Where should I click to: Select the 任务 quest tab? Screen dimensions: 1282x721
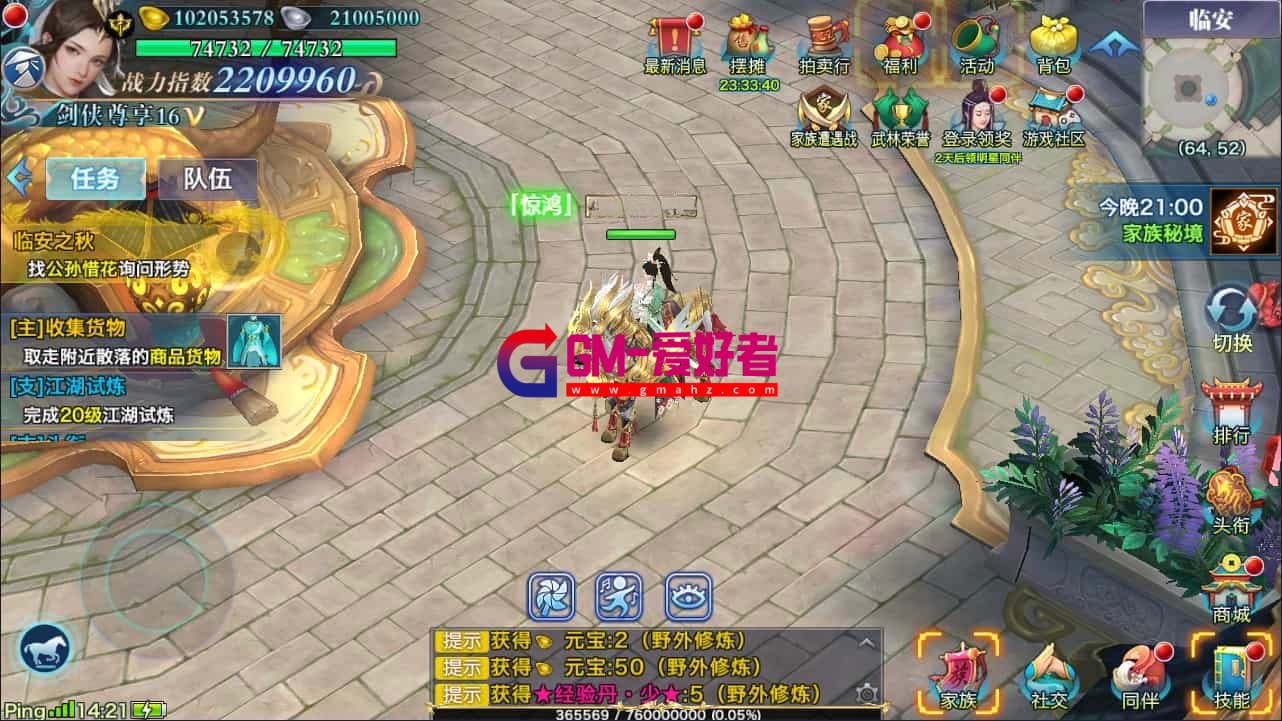coord(95,178)
